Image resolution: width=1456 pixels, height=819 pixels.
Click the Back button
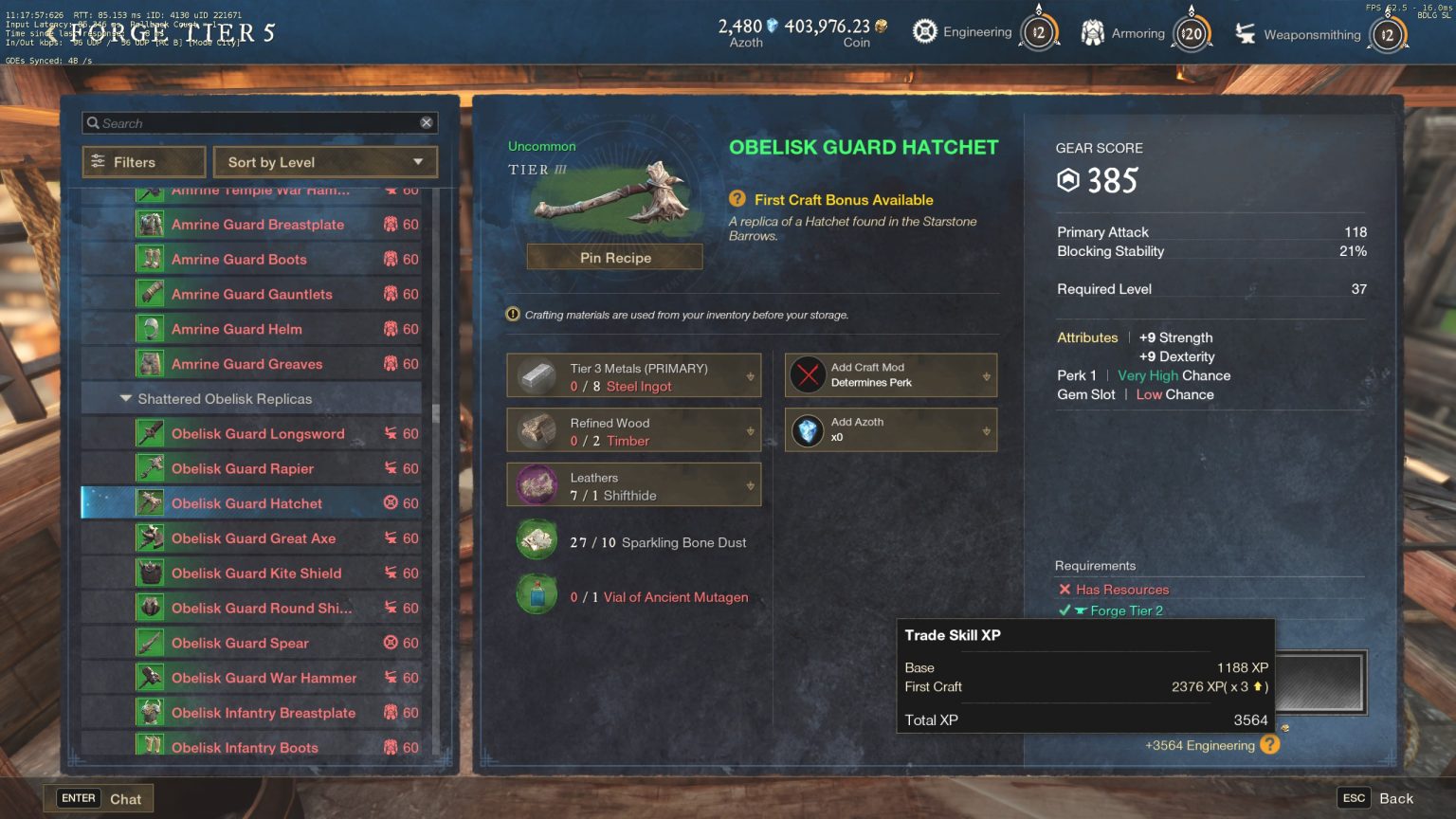click(1397, 797)
